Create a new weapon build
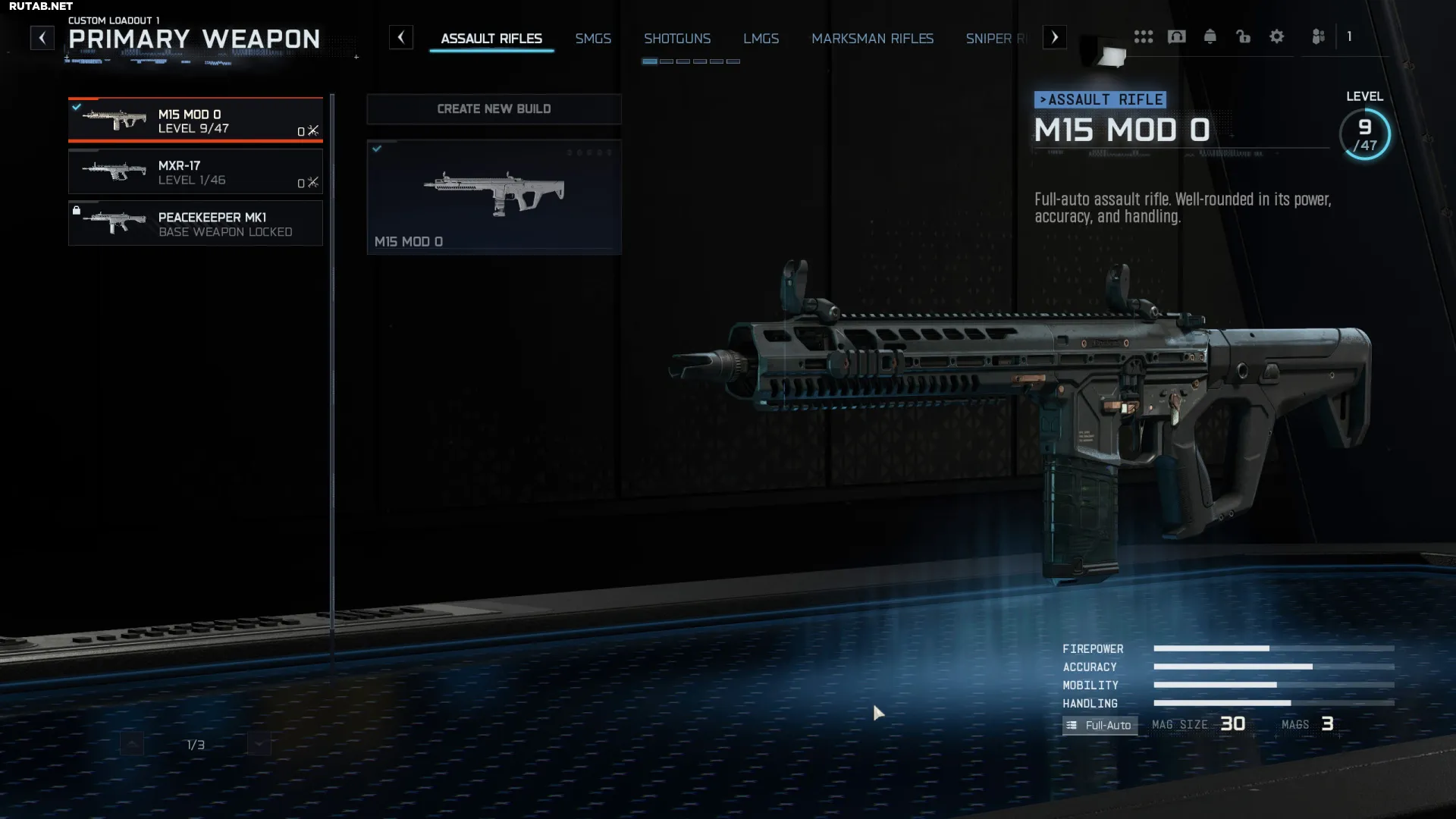Viewport: 1456px width, 819px height. click(x=494, y=109)
